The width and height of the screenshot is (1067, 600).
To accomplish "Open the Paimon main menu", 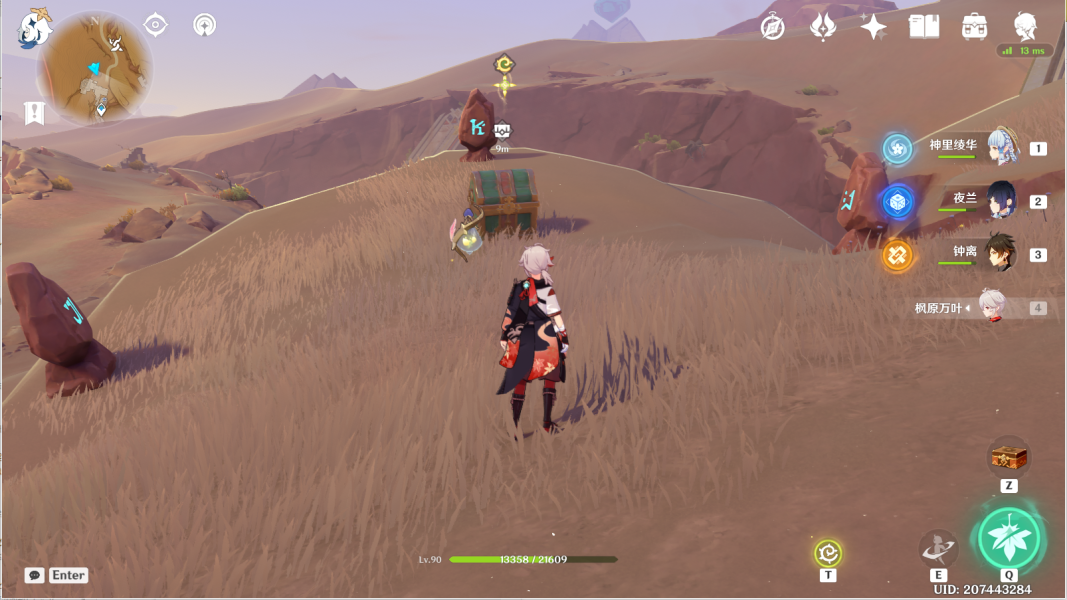I will pos(34,29).
